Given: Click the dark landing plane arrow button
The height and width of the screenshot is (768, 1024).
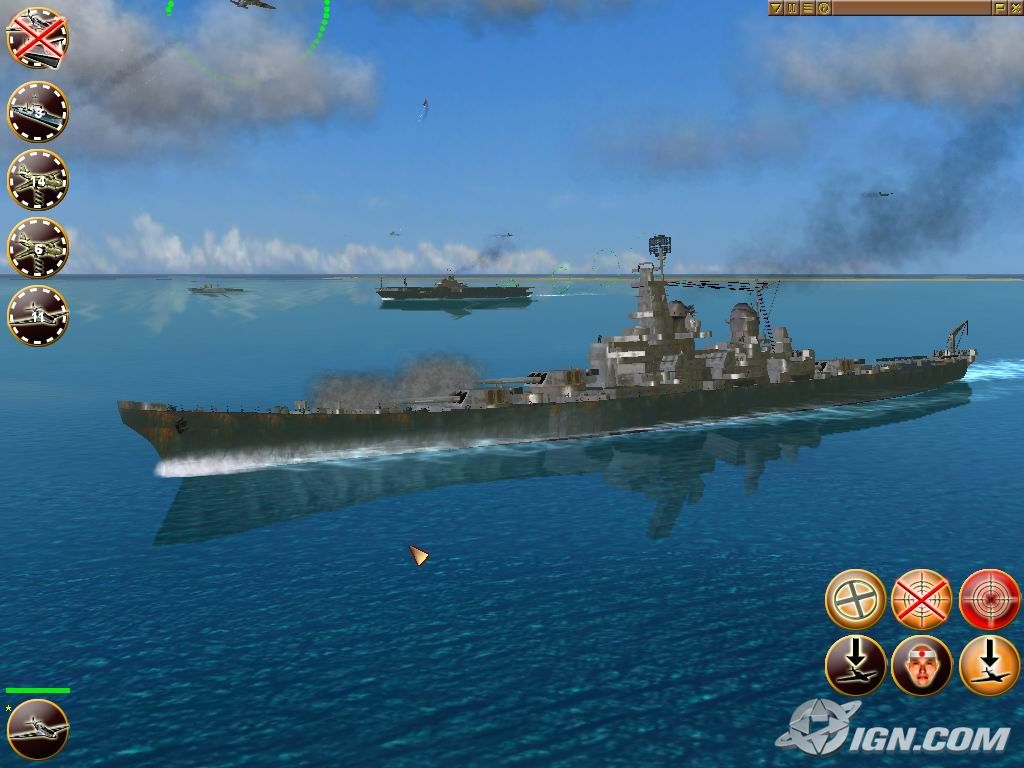Looking at the screenshot, I should point(855,666).
